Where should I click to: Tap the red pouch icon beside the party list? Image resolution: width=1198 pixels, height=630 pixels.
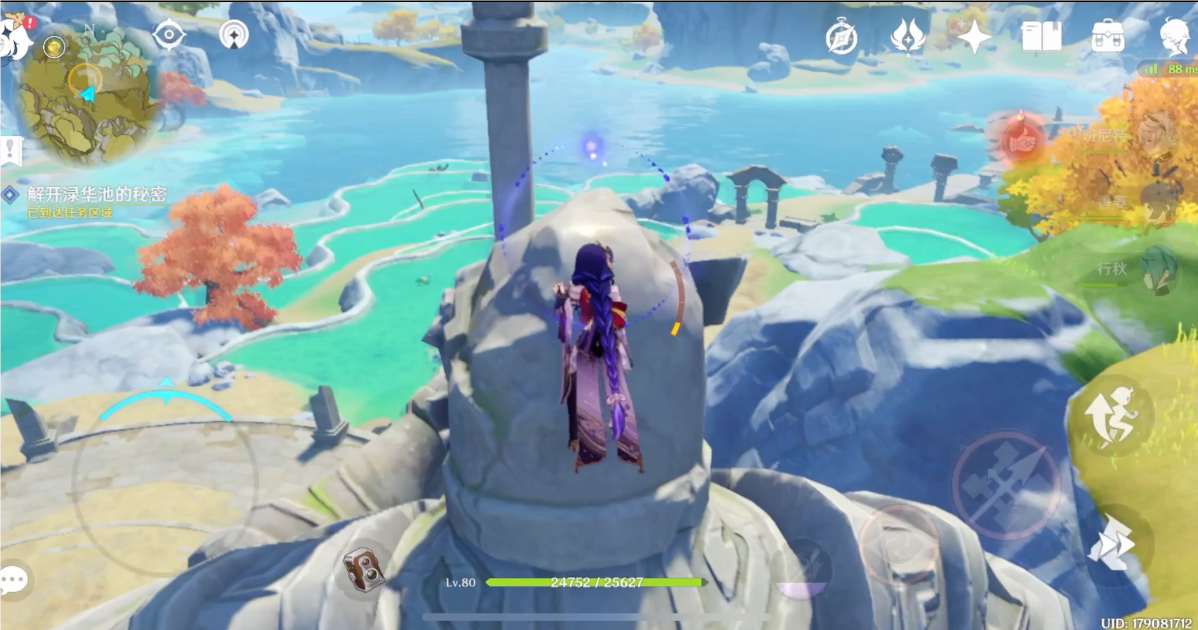[x=1020, y=143]
